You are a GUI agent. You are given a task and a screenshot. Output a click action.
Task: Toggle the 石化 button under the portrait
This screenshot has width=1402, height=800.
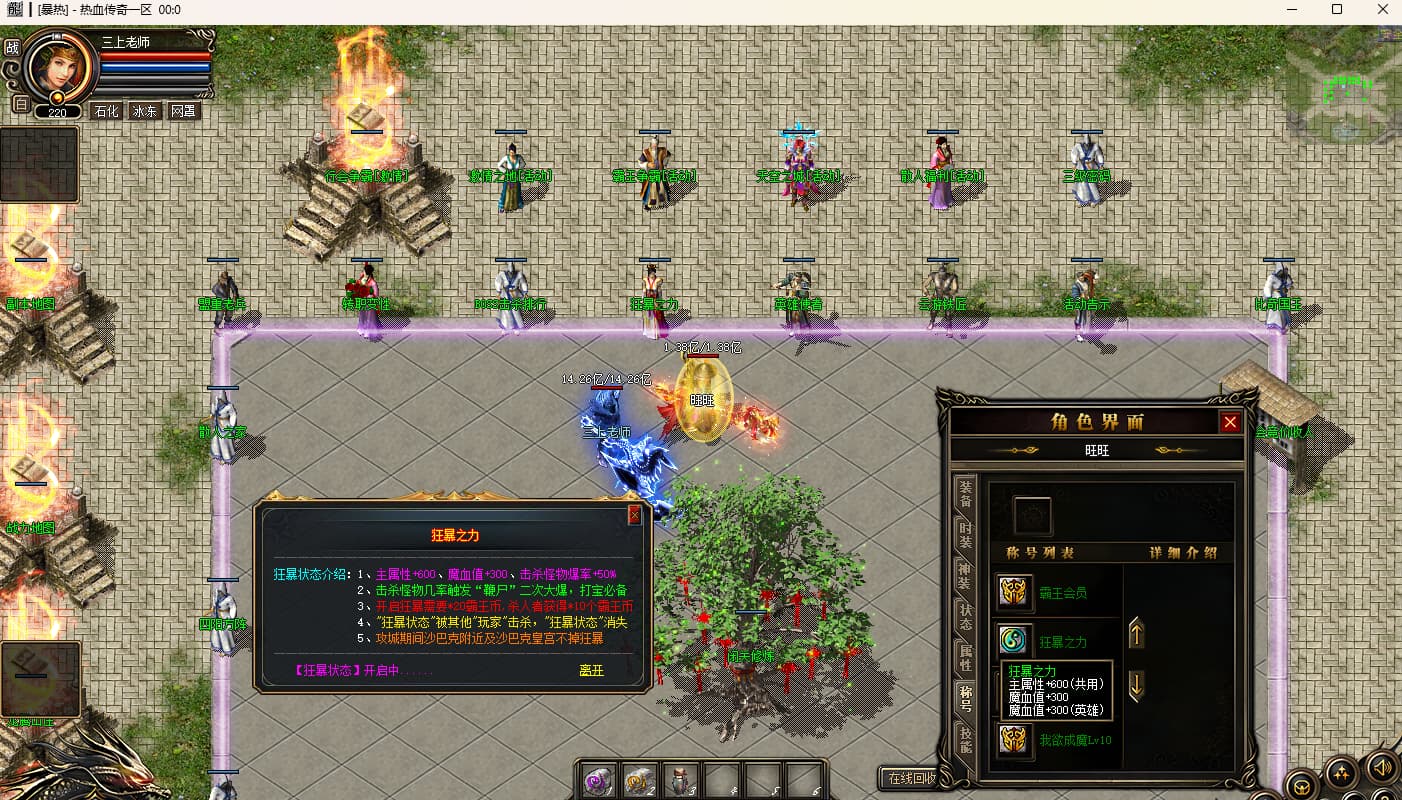[106, 111]
